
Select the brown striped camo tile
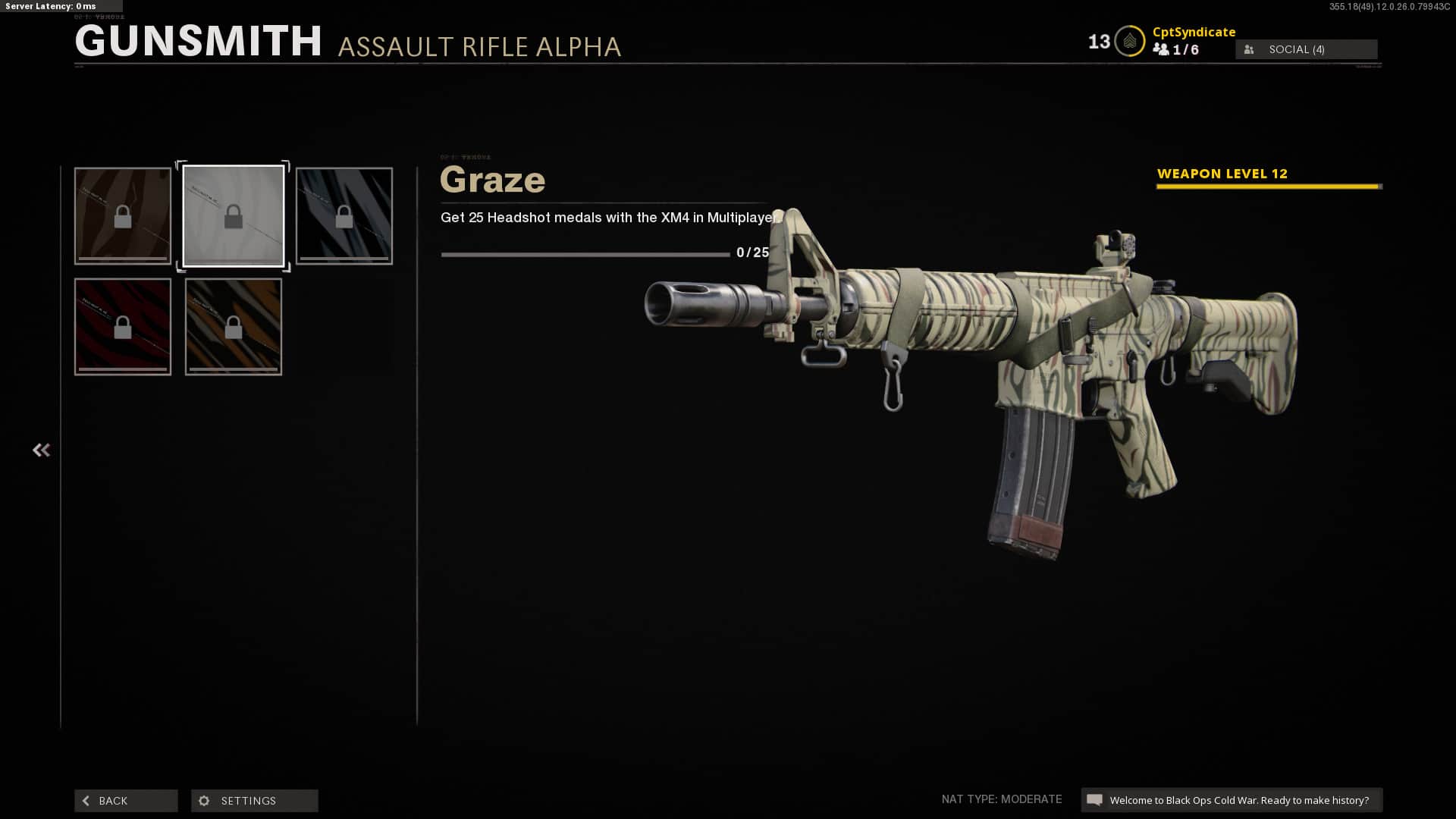[123, 216]
